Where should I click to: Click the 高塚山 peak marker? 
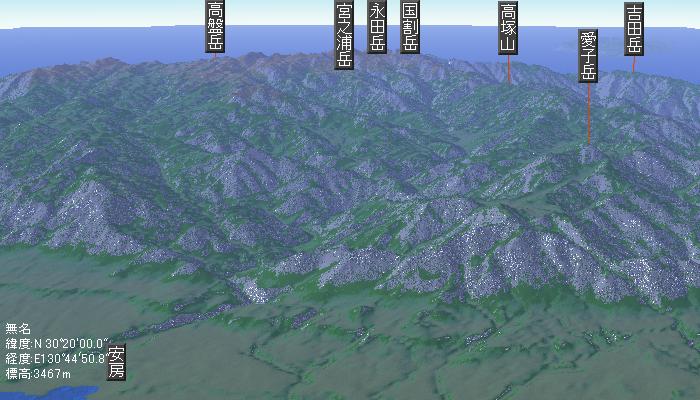[508, 28]
